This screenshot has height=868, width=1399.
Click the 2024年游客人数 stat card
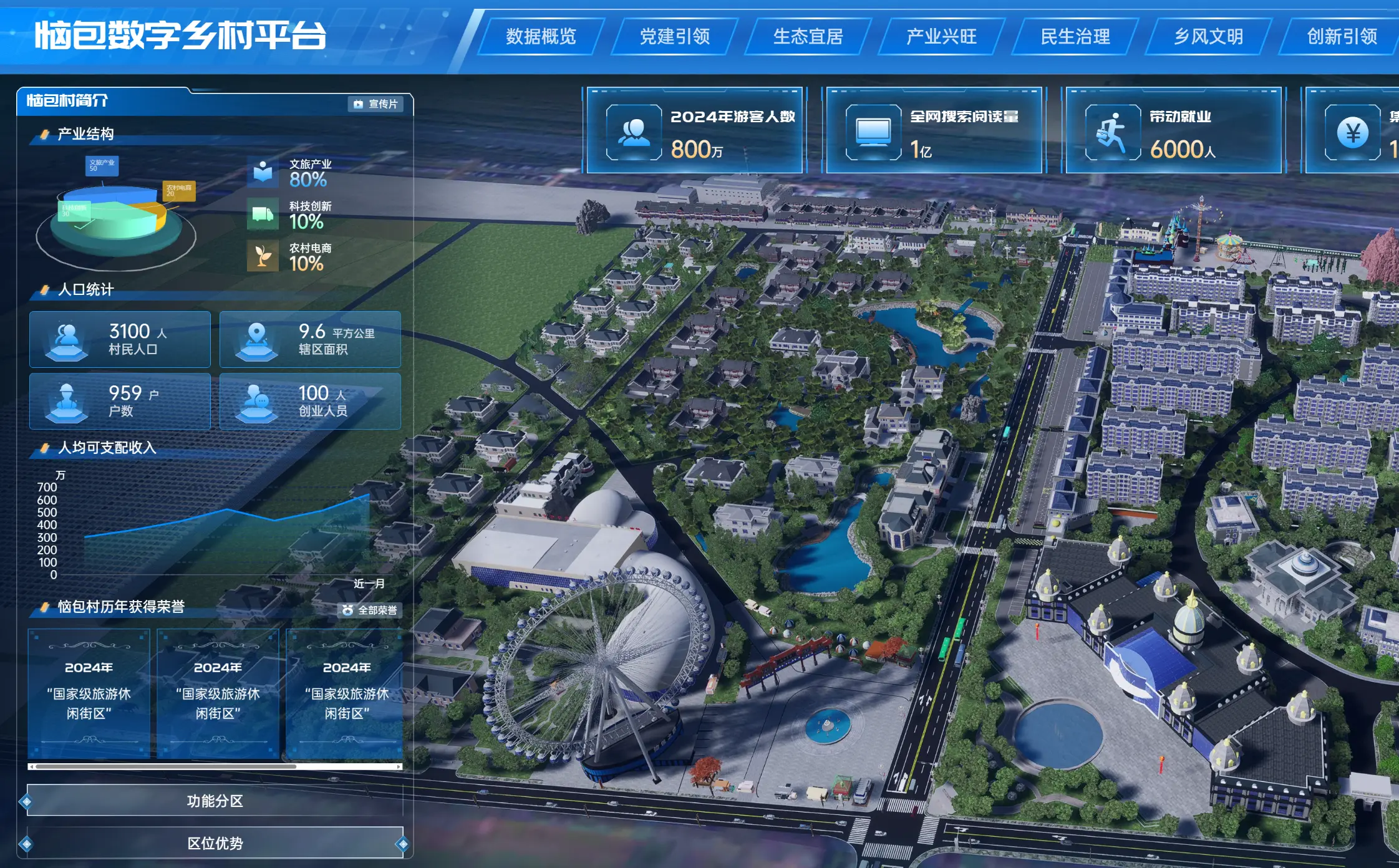point(695,131)
